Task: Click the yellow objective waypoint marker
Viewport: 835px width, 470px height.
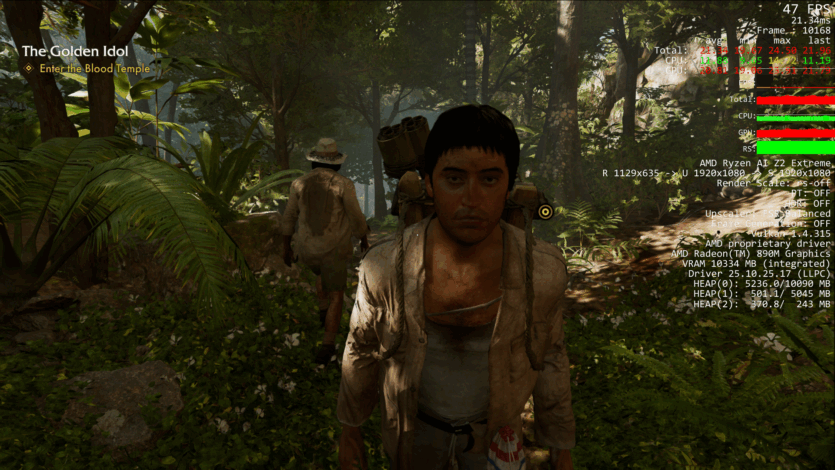Action: tap(545, 212)
